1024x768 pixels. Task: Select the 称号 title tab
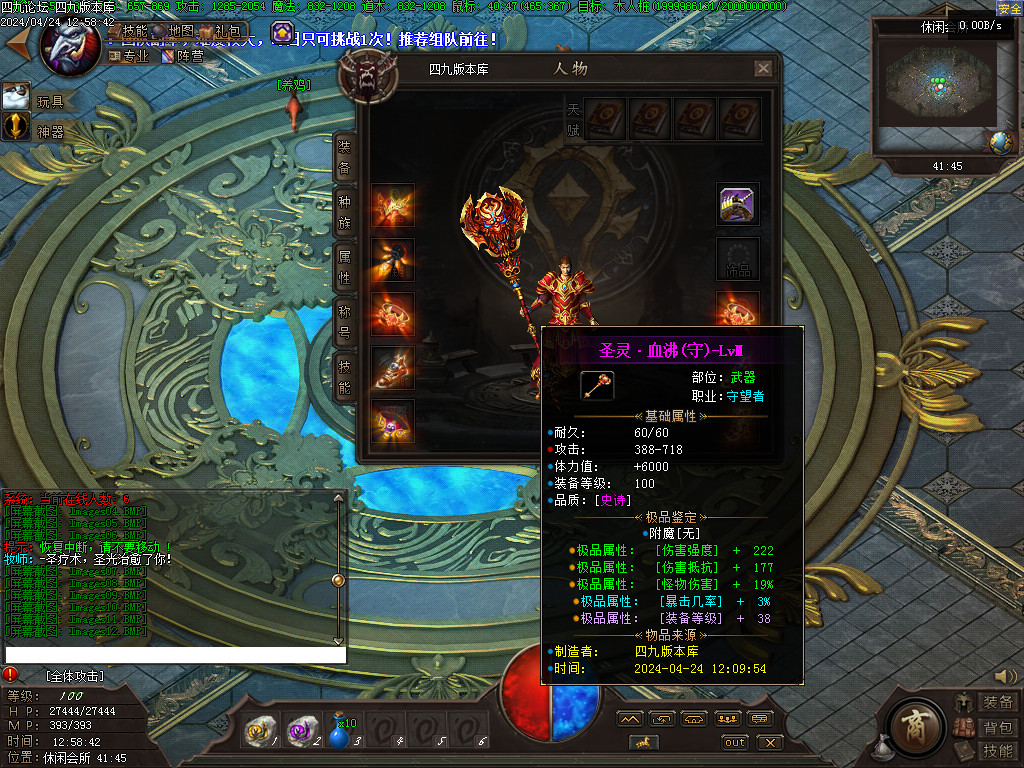pyautogui.click(x=344, y=322)
